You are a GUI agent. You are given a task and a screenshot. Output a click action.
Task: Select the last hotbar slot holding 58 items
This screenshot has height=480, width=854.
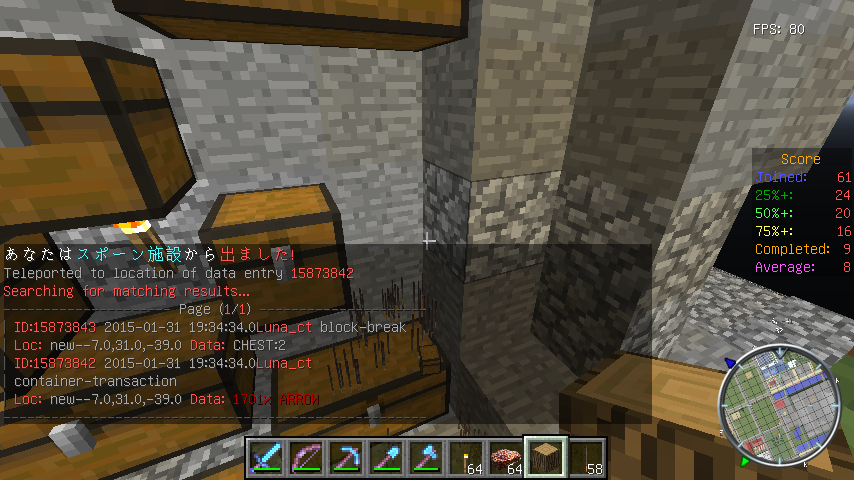click(x=586, y=457)
